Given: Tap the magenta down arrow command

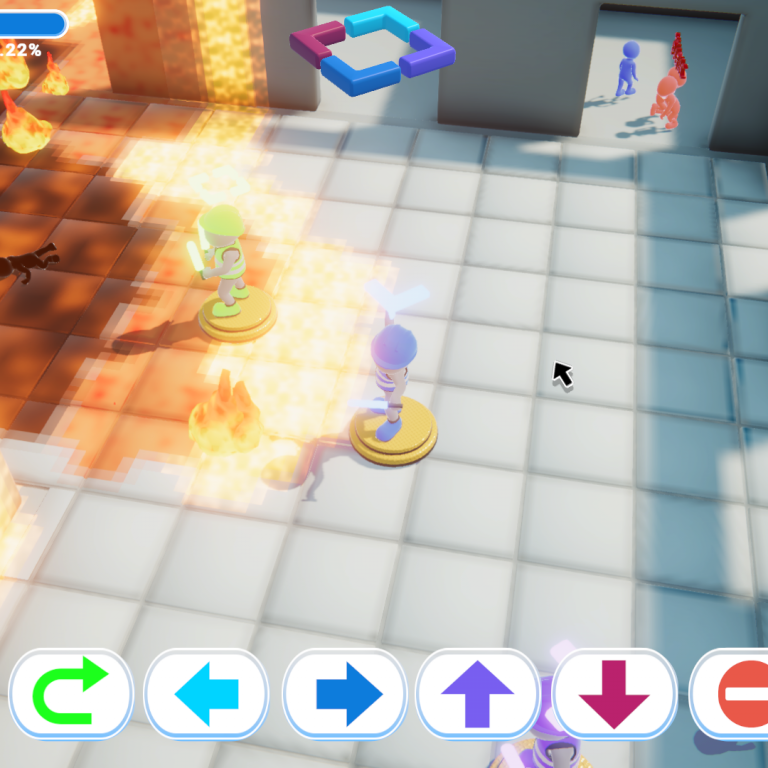Looking at the screenshot, I should click(x=614, y=693).
